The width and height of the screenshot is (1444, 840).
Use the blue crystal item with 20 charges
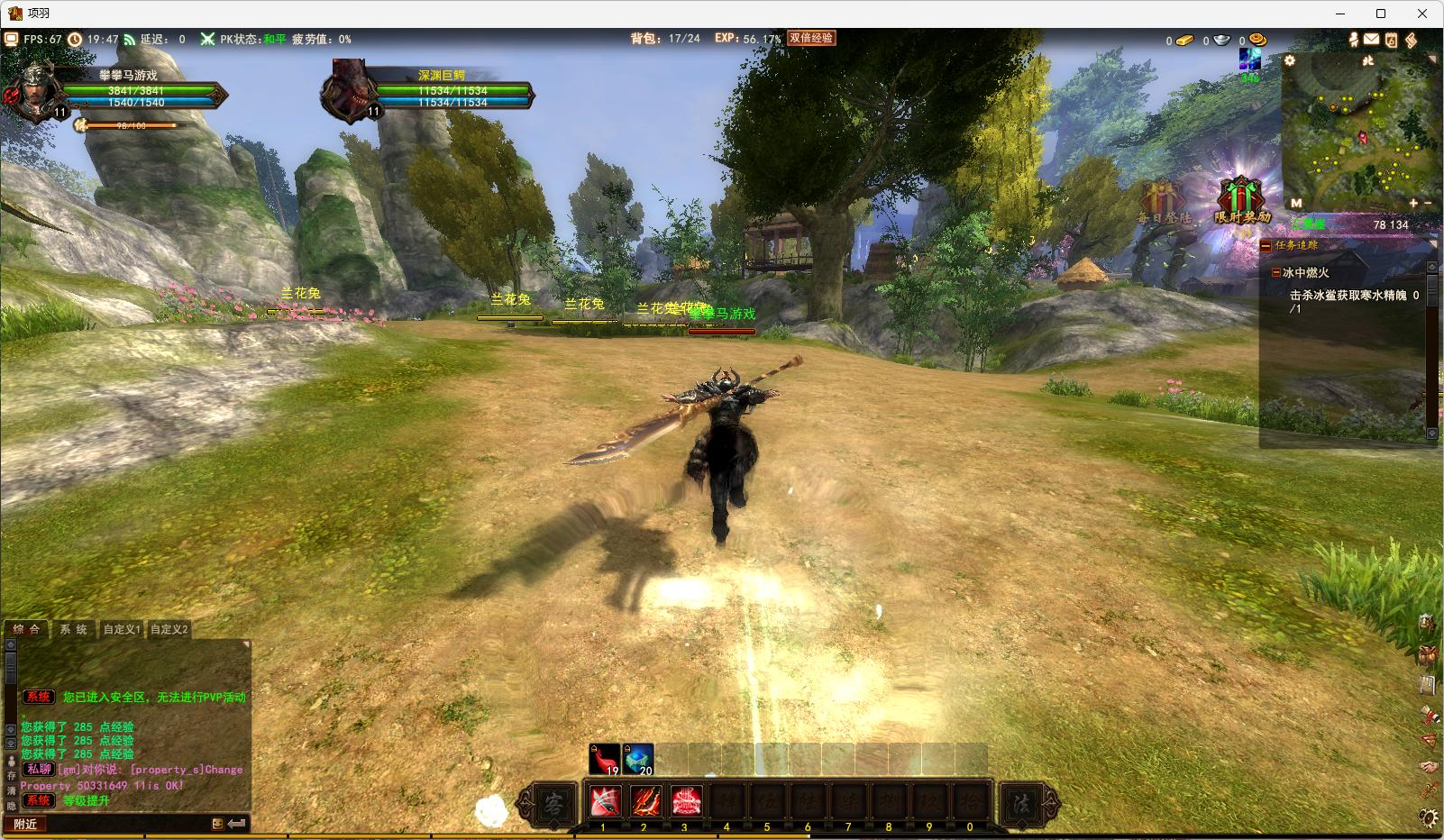tap(638, 759)
